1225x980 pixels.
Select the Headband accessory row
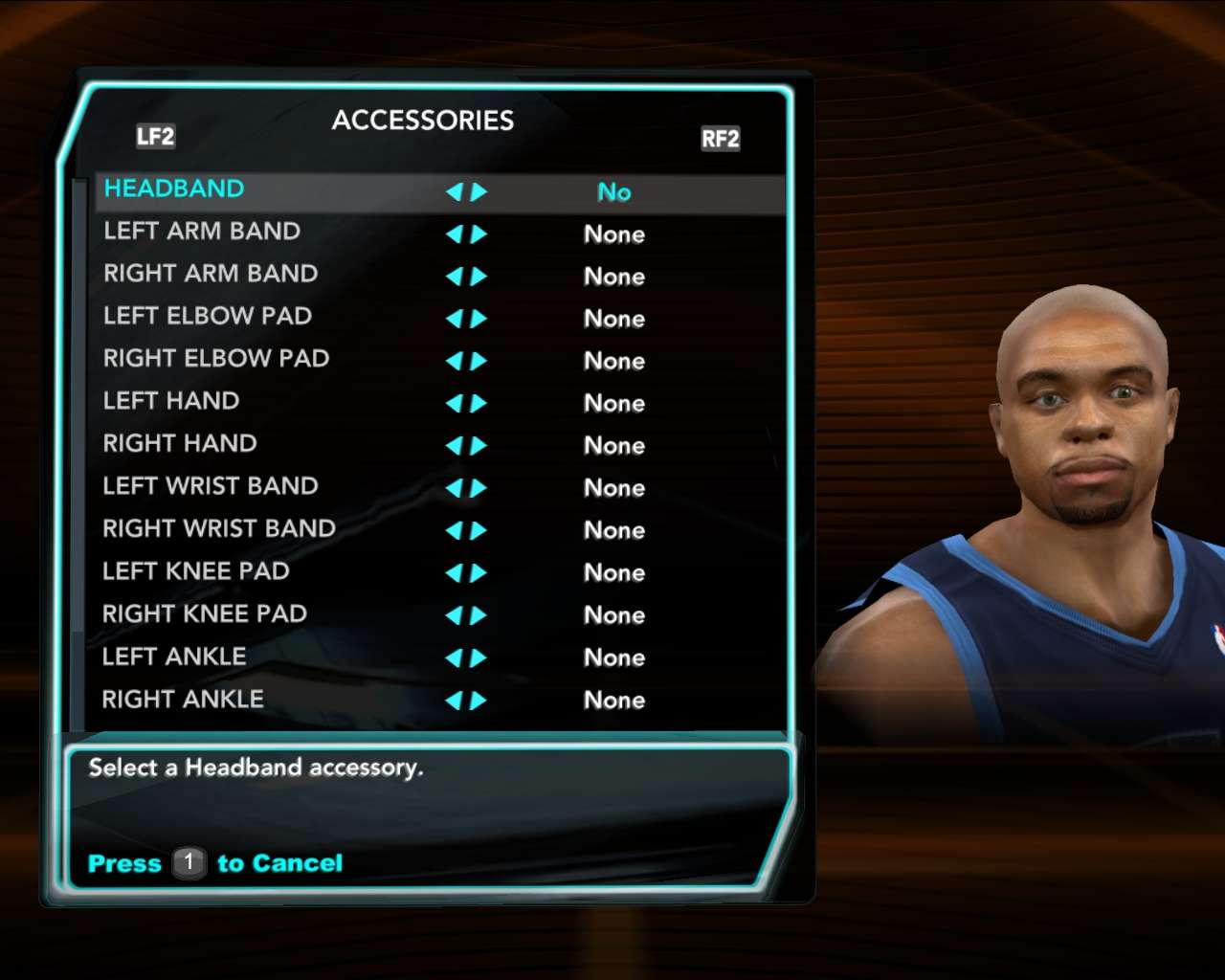tap(174, 189)
